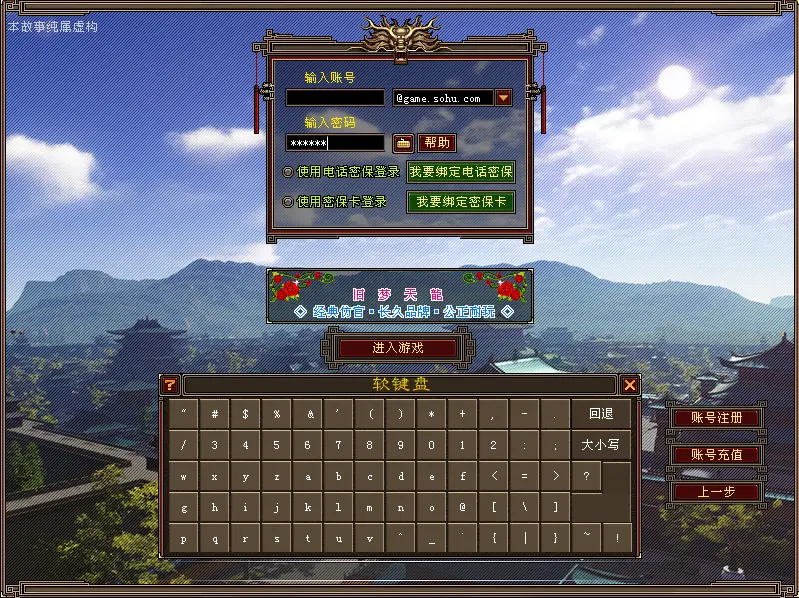Image resolution: width=799 pixels, height=598 pixels.
Task: Select 使用电话密保登录 radio option
Action: (288, 172)
